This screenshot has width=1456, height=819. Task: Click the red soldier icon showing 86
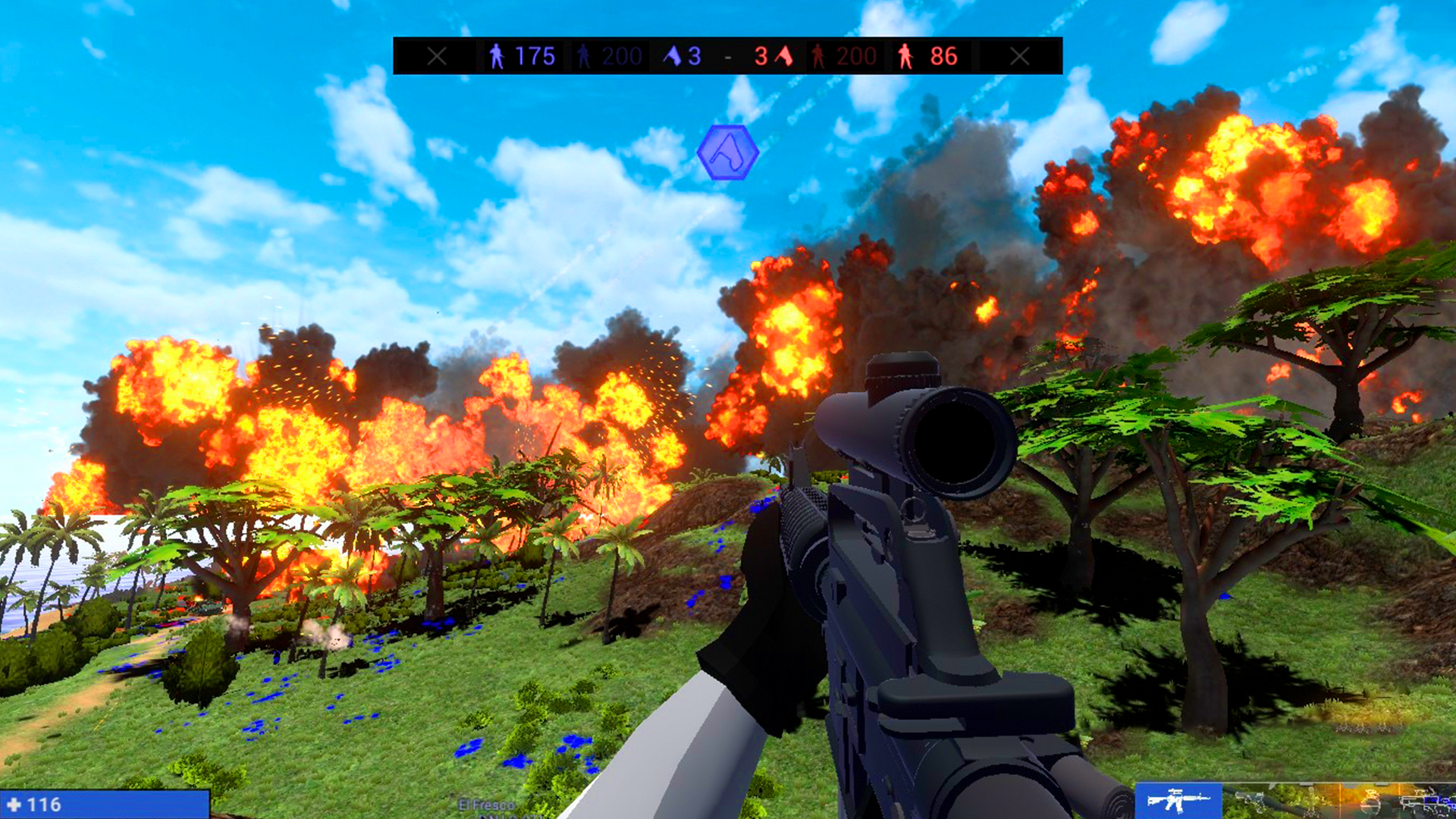click(x=907, y=55)
